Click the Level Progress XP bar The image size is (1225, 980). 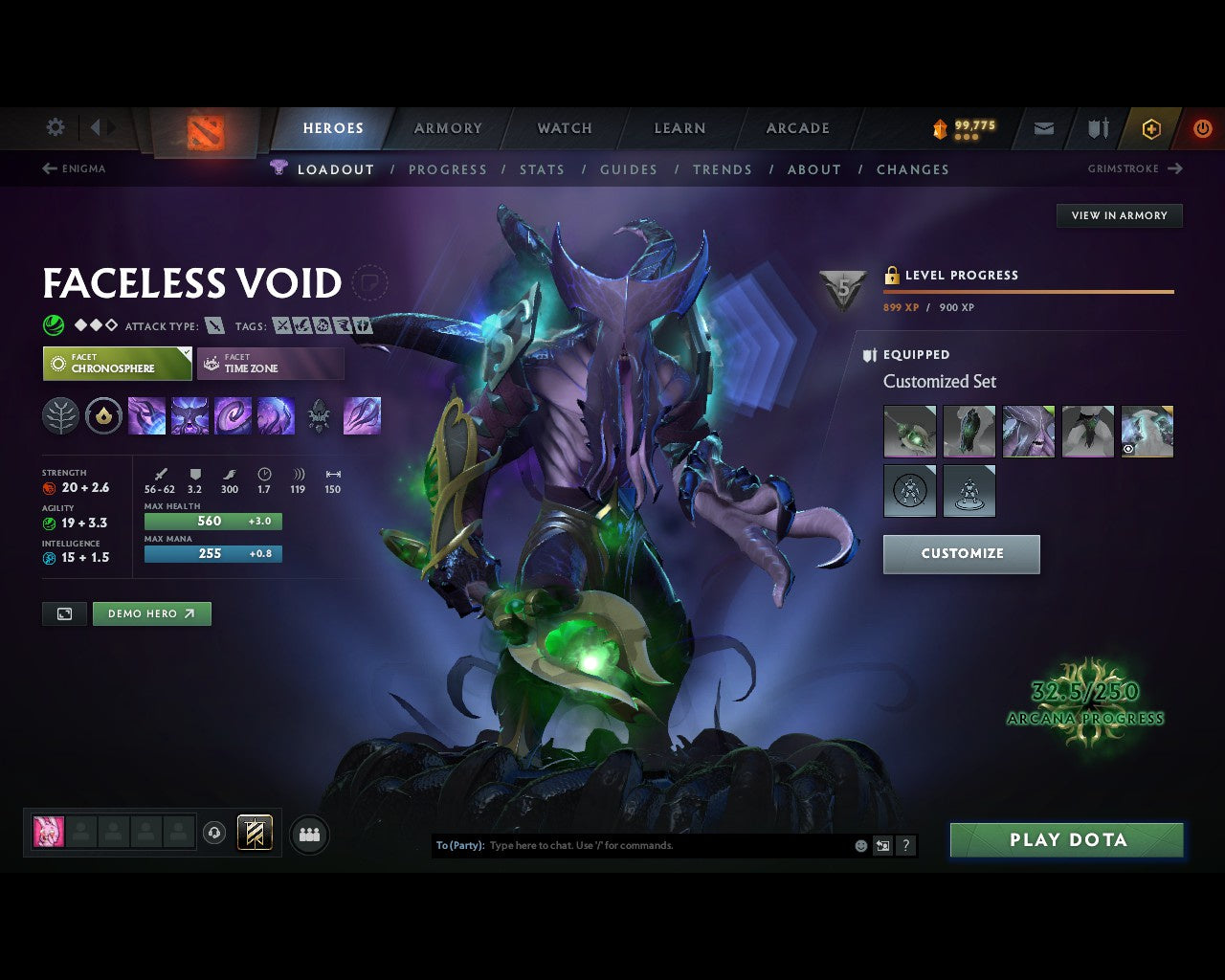1028,291
